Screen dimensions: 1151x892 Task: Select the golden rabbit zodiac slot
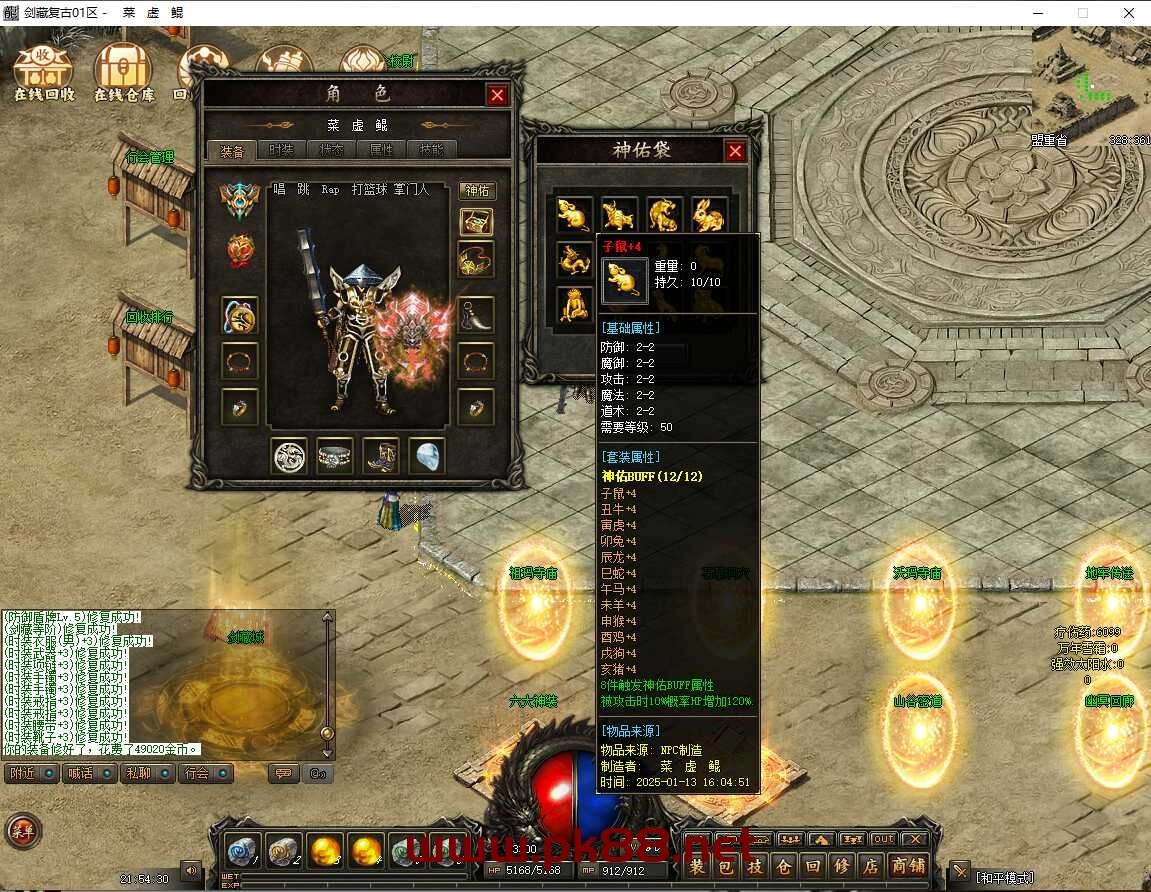click(708, 214)
